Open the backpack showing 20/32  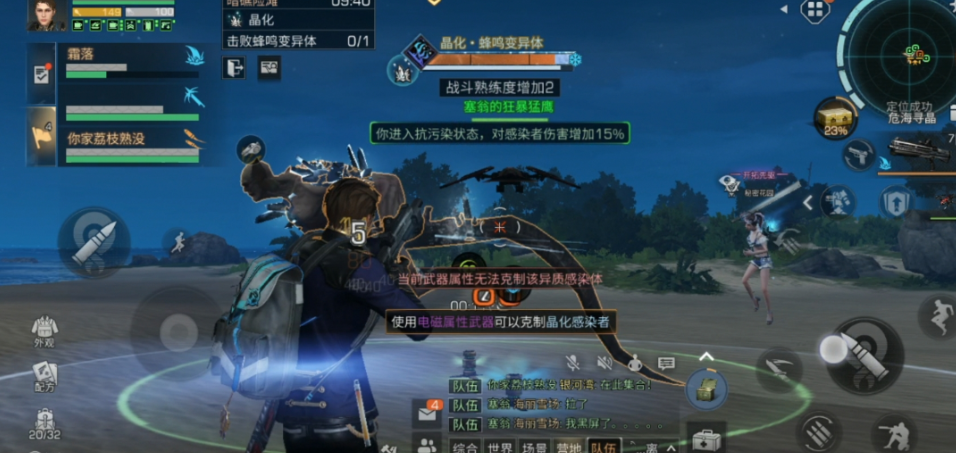click(44, 425)
